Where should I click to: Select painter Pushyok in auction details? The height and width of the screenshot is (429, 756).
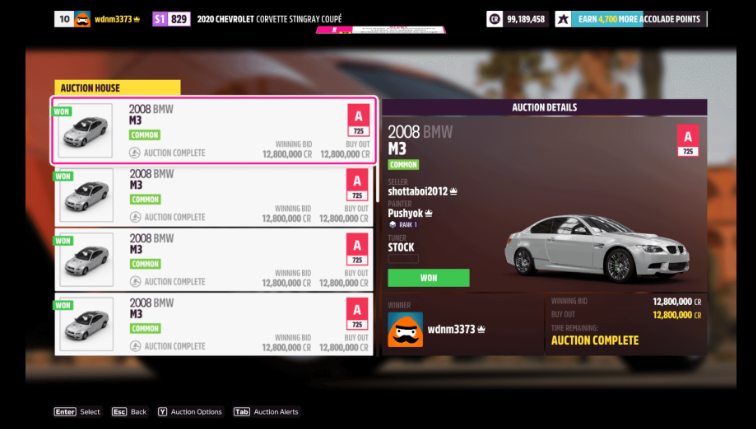coord(406,213)
